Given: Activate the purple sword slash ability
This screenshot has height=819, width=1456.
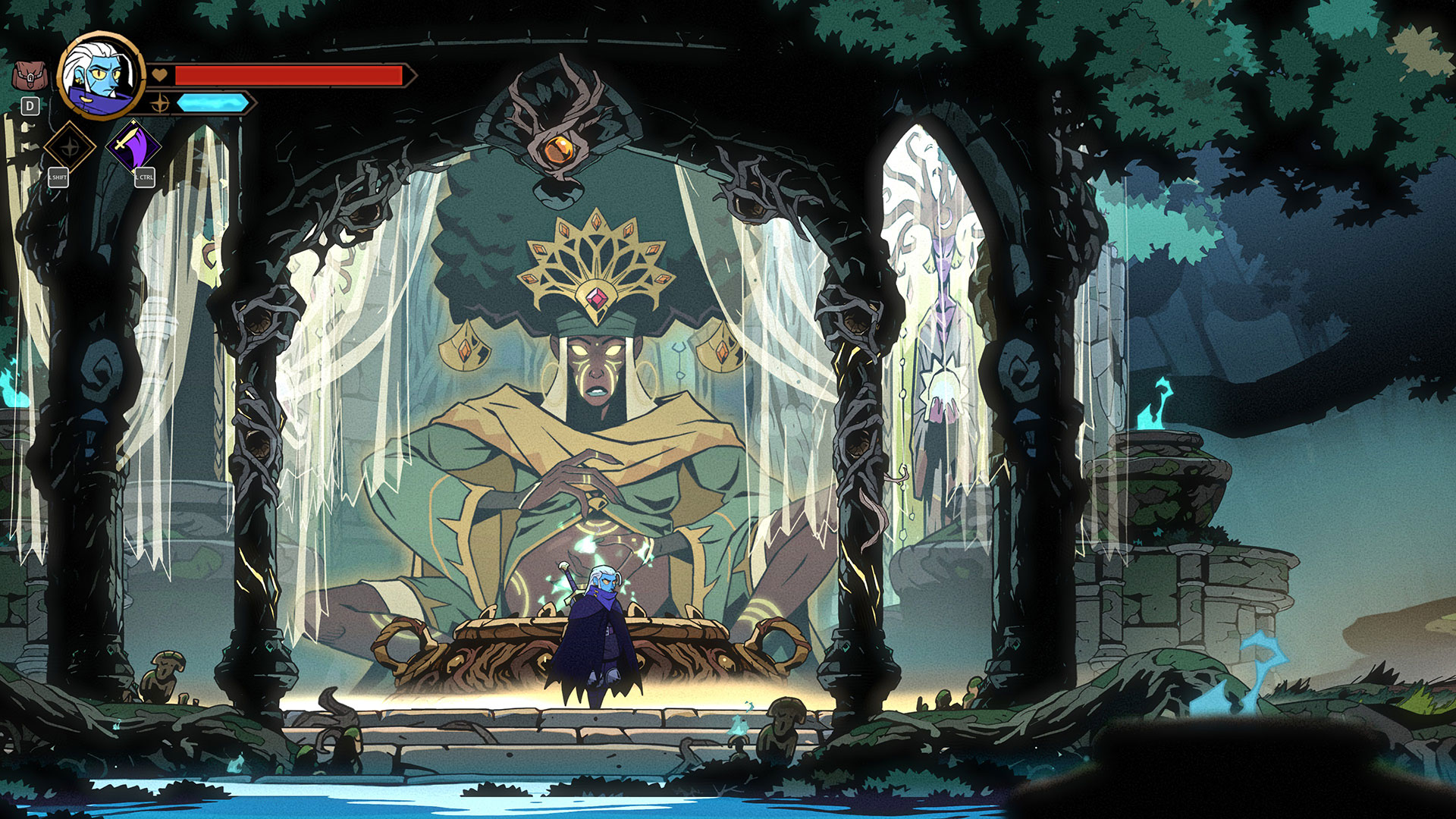Looking at the screenshot, I should (133, 146).
